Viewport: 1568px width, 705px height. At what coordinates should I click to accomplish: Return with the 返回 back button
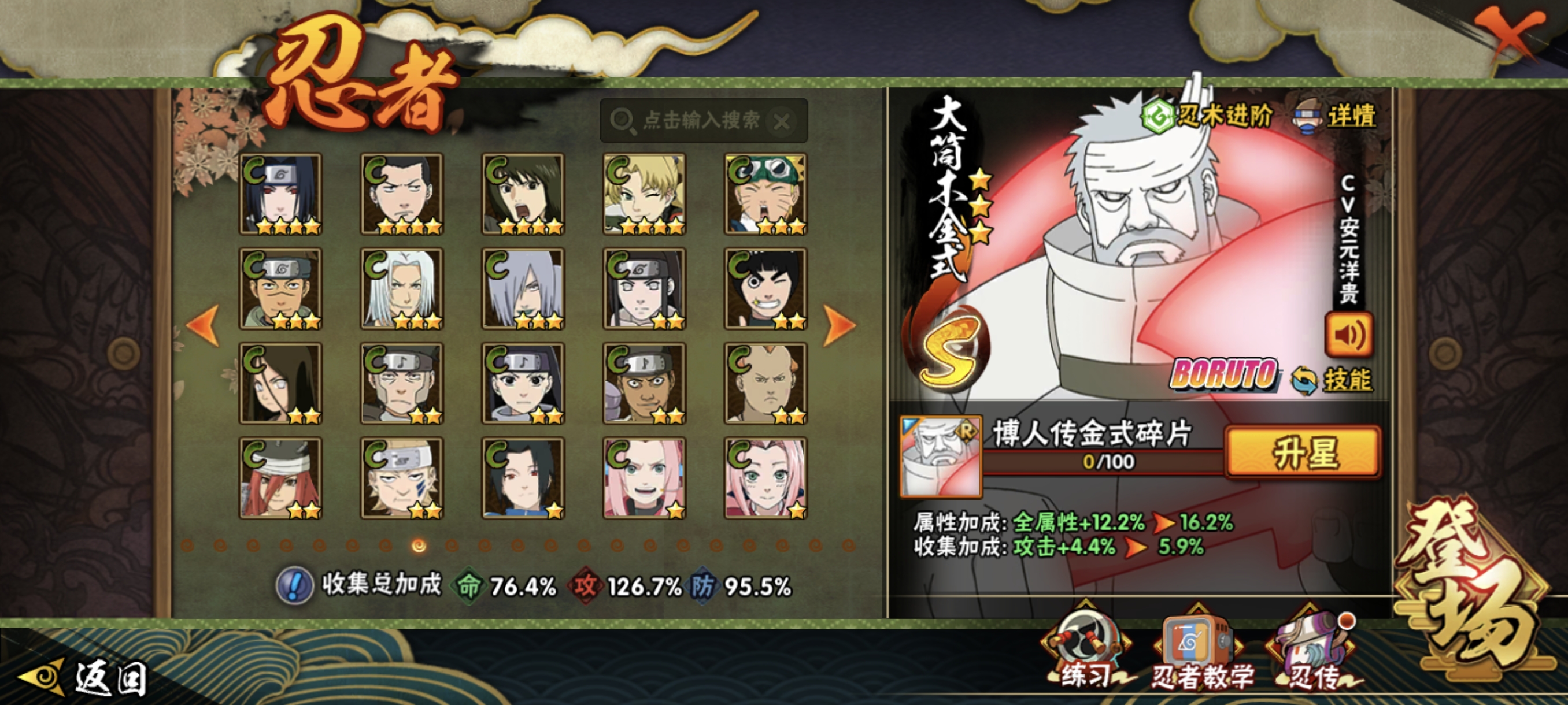pyautogui.click(x=85, y=677)
